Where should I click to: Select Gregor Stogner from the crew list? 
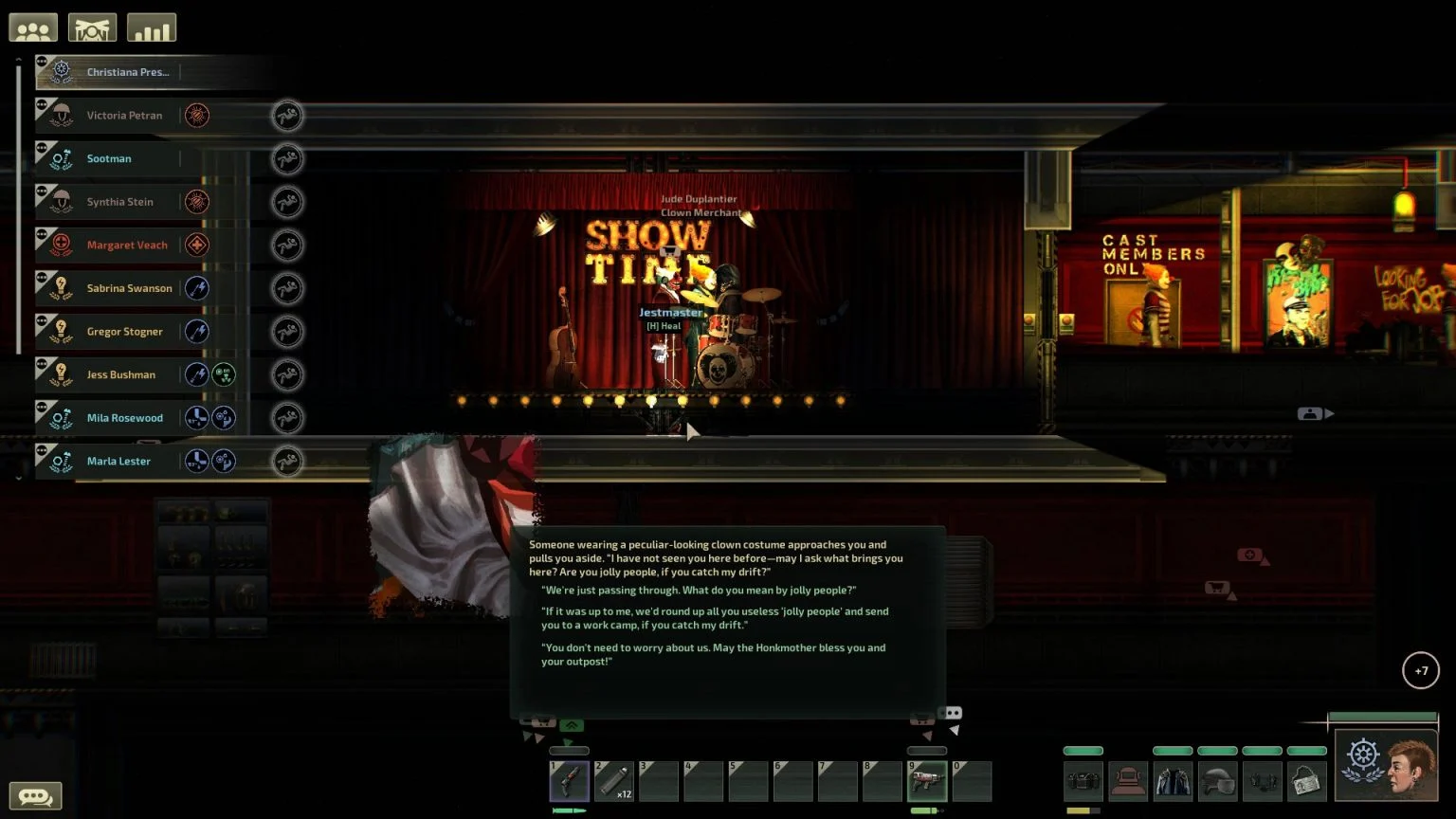(x=124, y=332)
